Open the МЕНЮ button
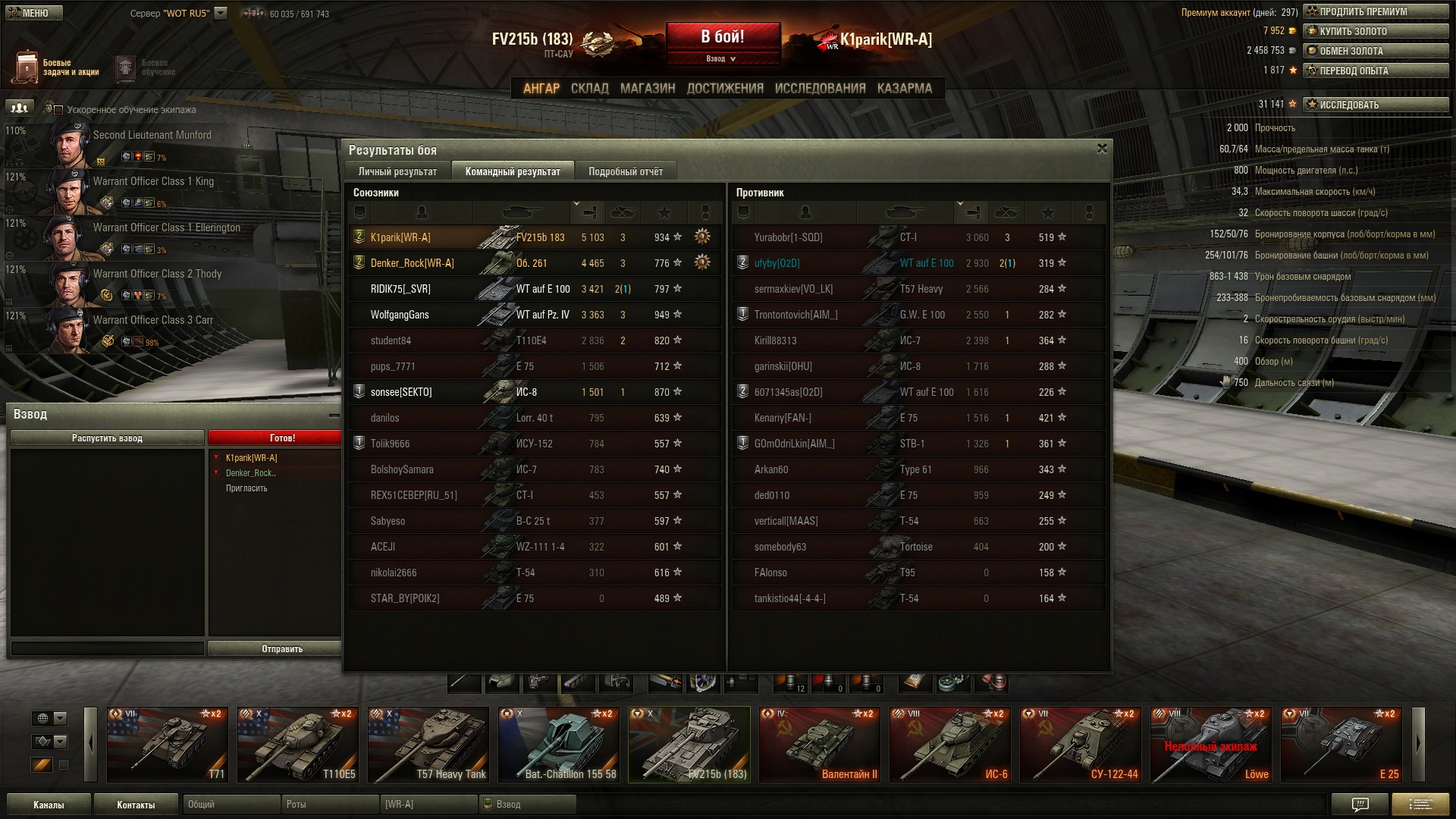 click(33, 13)
